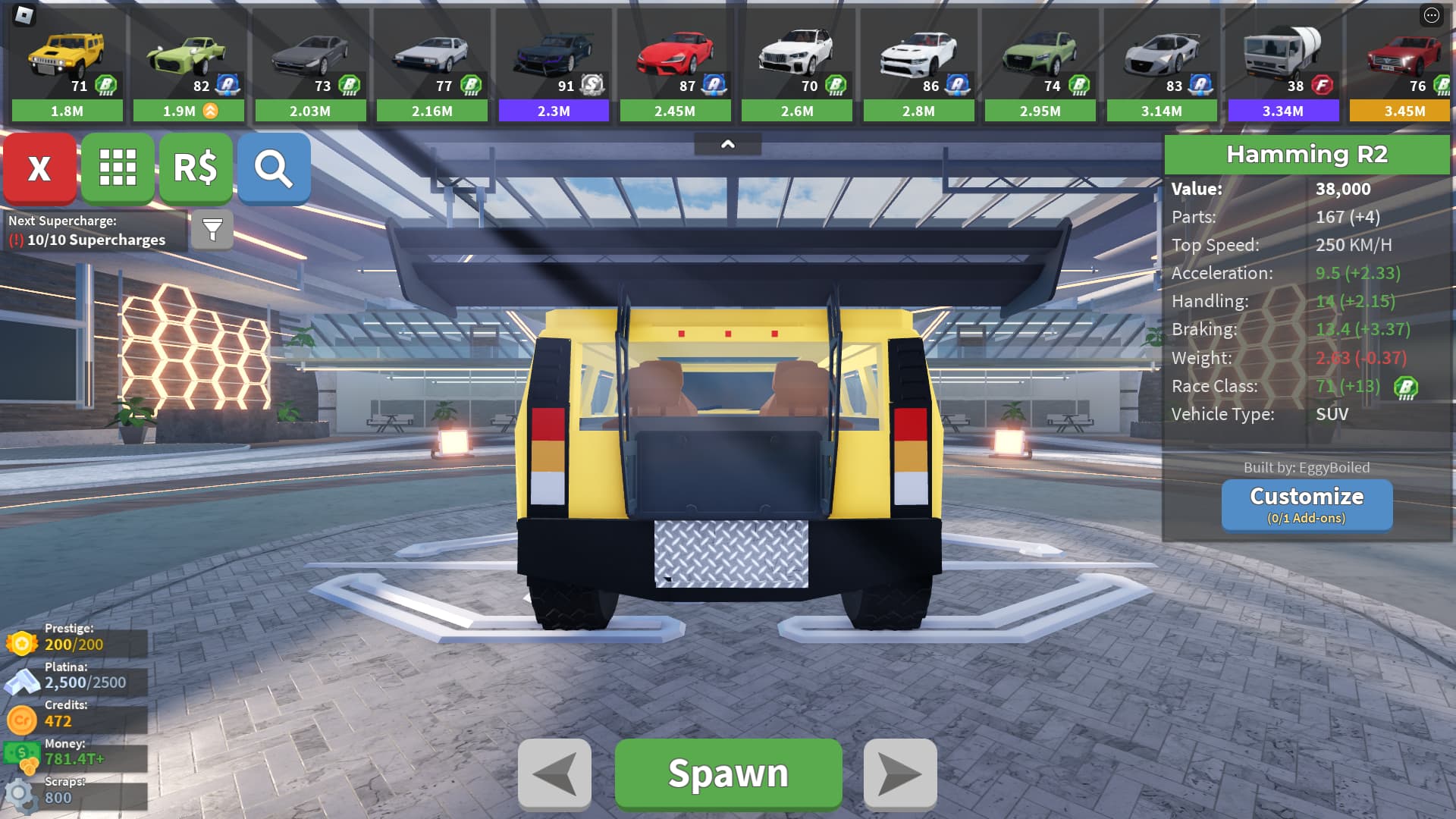
Task: Pick the dark race car priced 2.3M
Action: tap(554, 64)
